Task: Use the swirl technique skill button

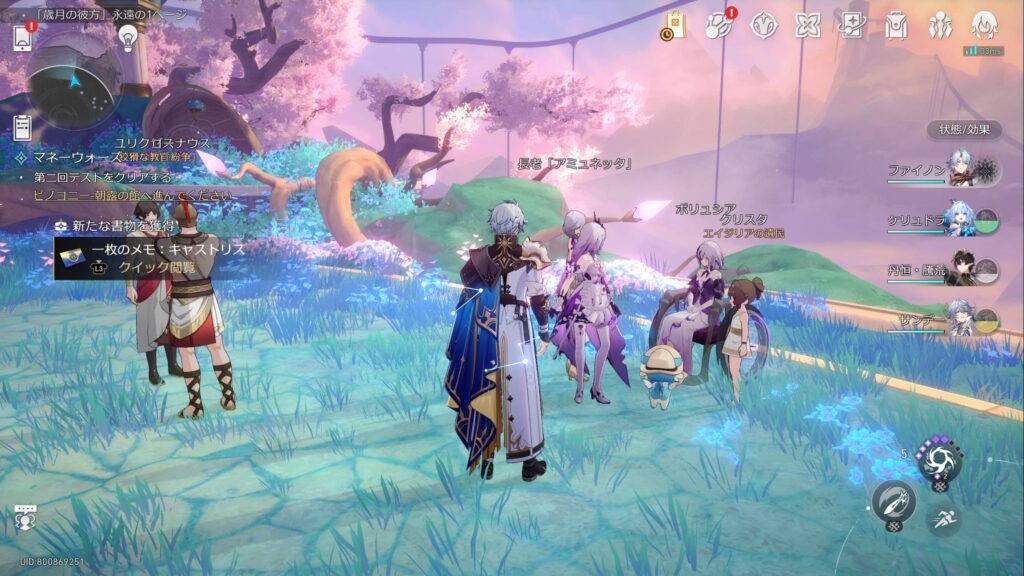Action: point(940,461)
